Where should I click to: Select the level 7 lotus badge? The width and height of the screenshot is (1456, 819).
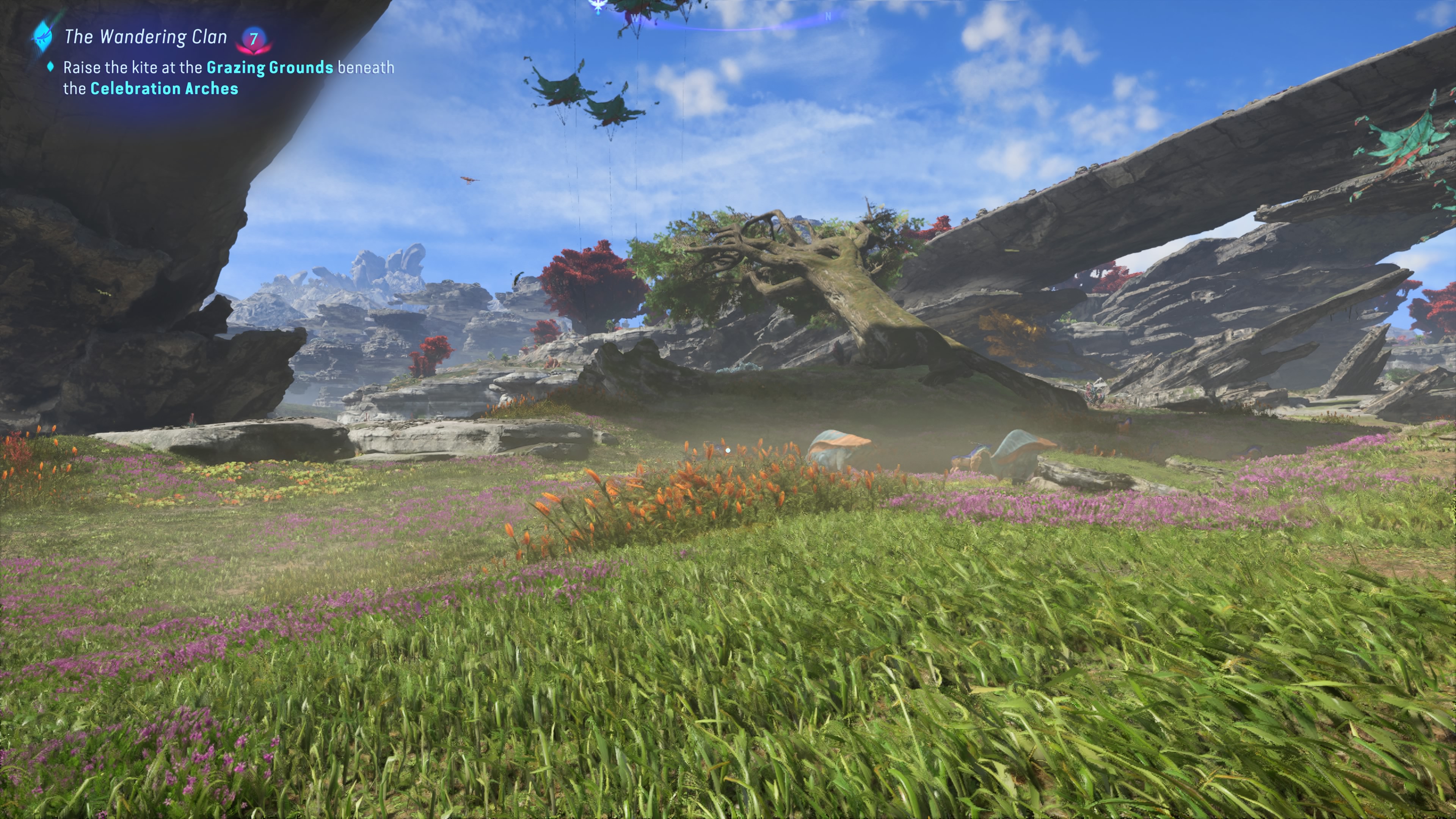(x=254, y=39)
